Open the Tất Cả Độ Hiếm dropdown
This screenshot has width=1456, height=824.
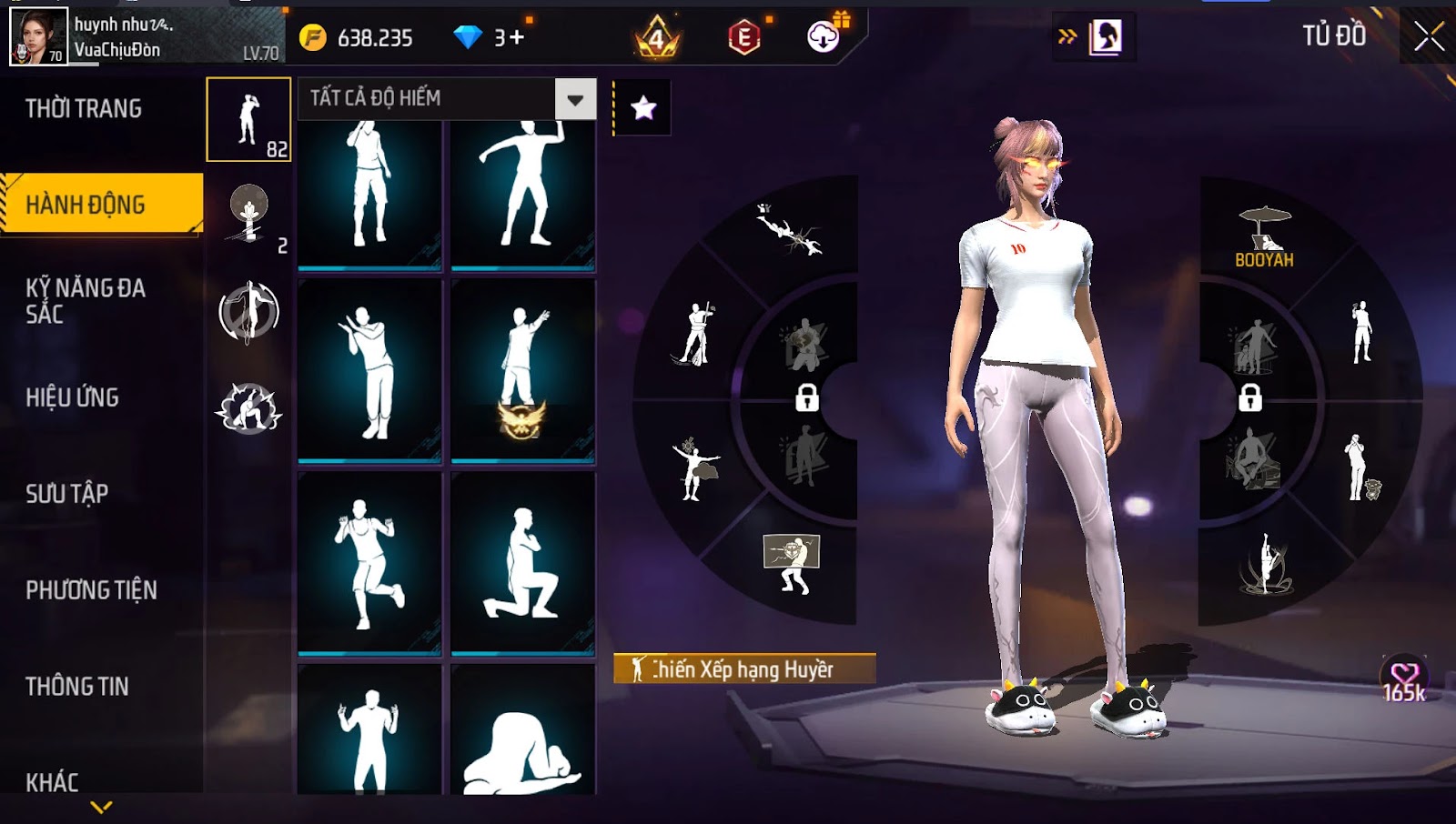tap(575, 99)
